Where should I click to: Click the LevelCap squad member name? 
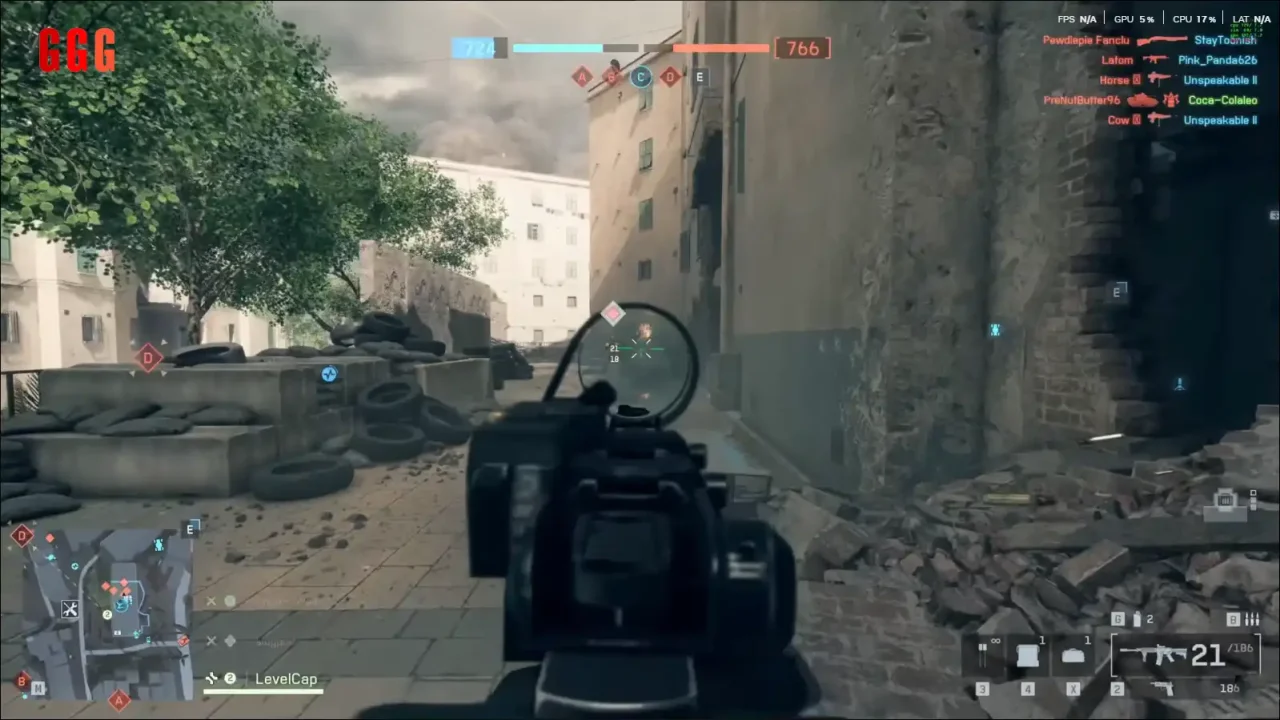(287, 678)
